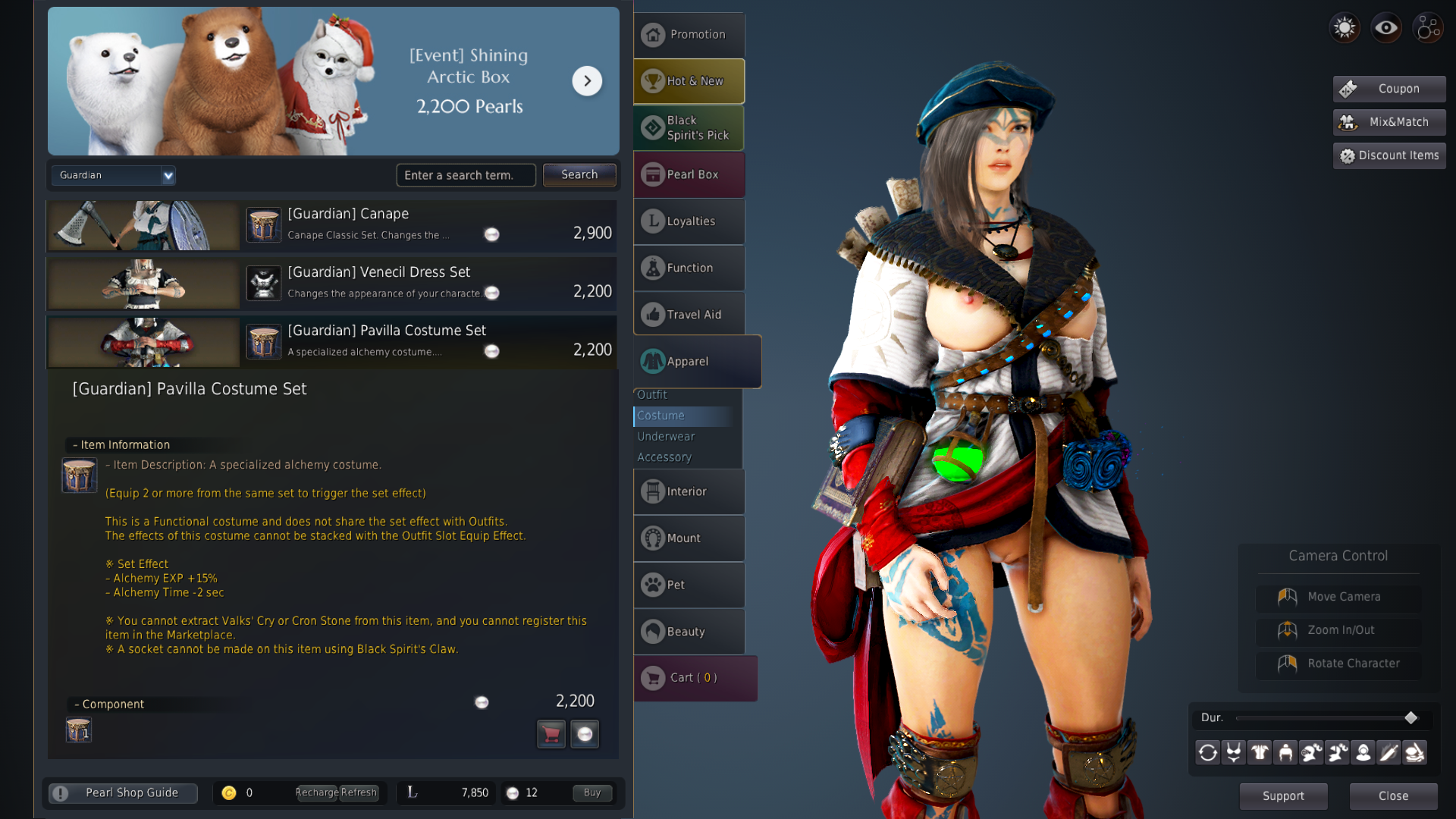Open the Cart
The image size is (1456, 819).
click(694, 678)
